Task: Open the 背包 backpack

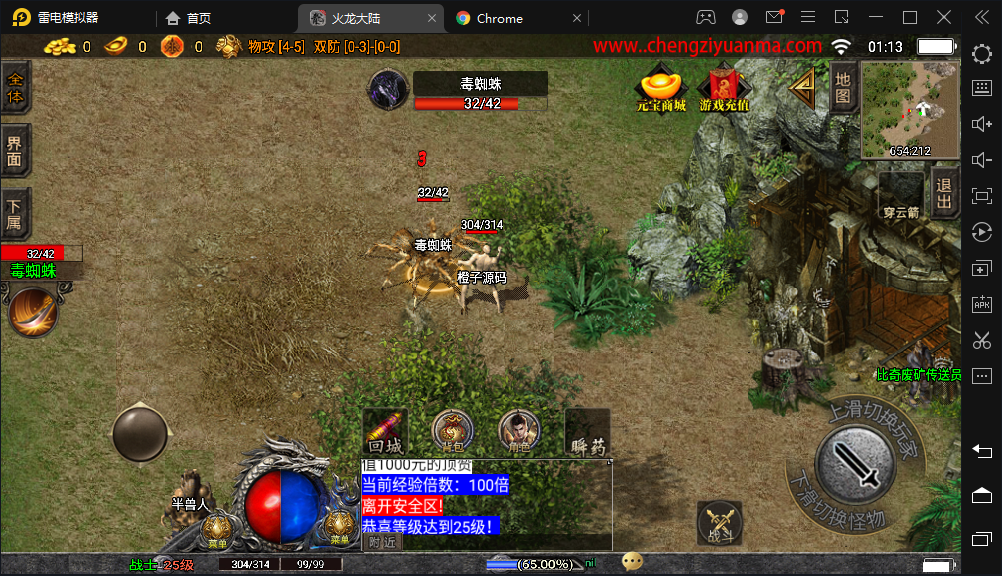Action: click(452, 431)
